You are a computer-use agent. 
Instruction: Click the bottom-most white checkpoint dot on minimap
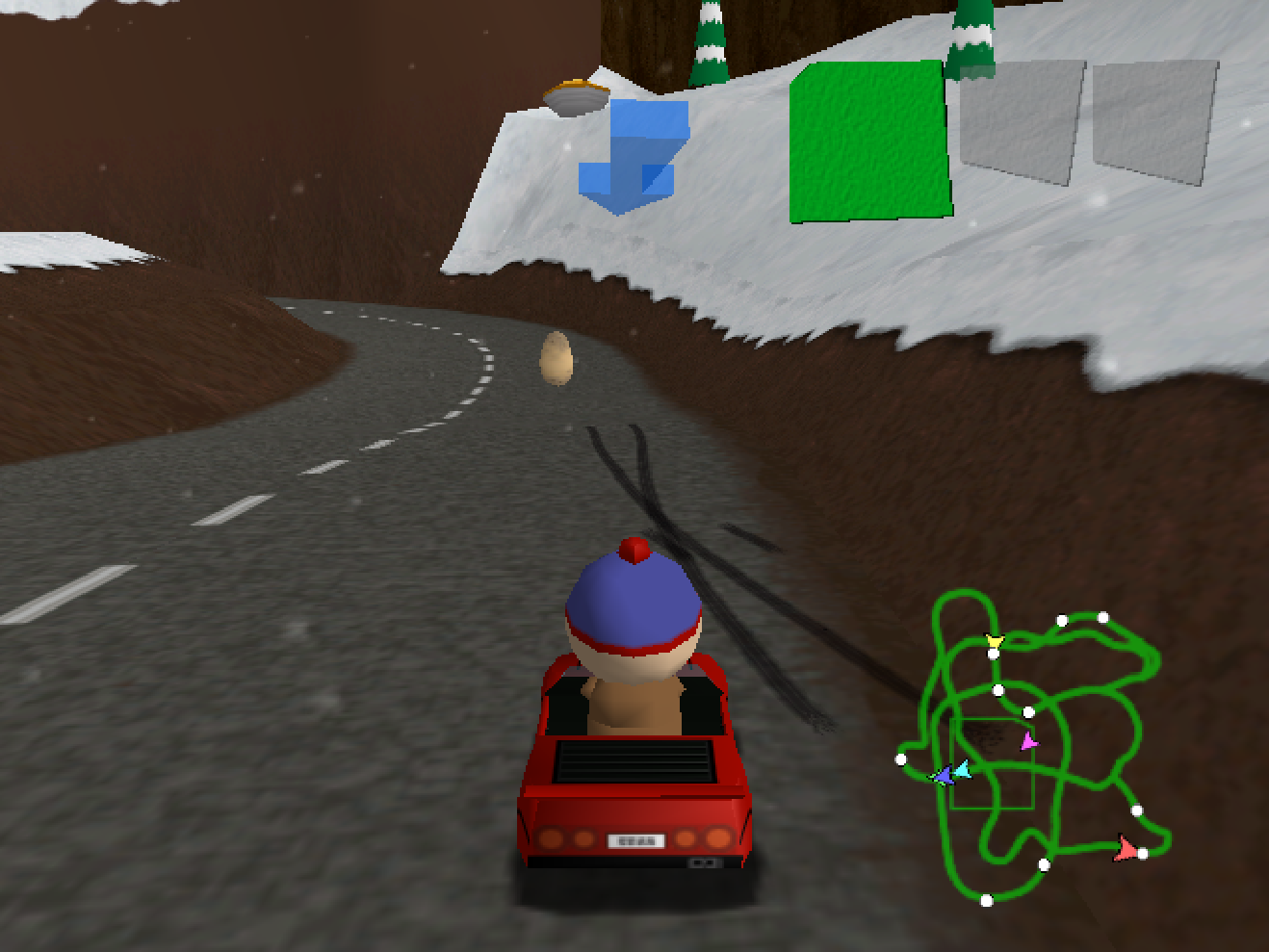987,899
